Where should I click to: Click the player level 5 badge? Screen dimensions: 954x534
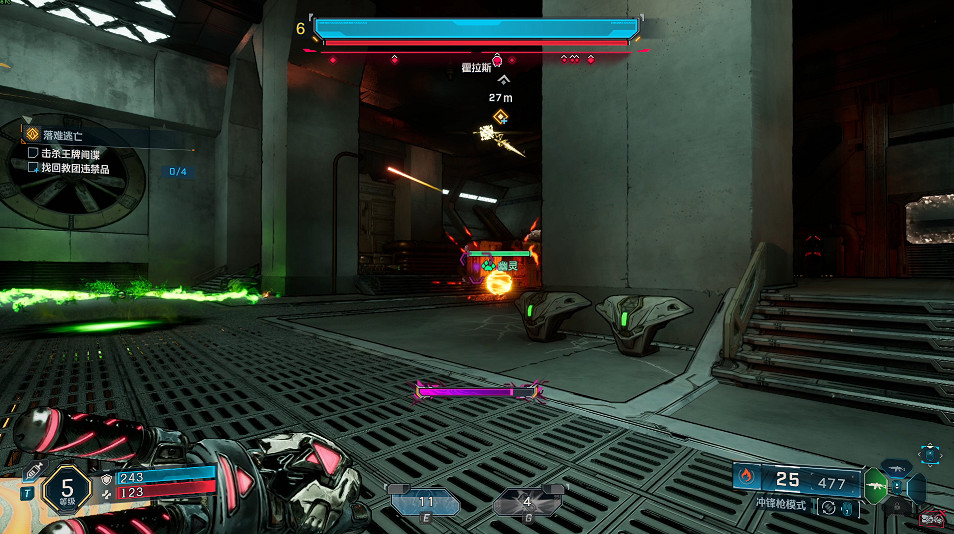pos(67,490)
